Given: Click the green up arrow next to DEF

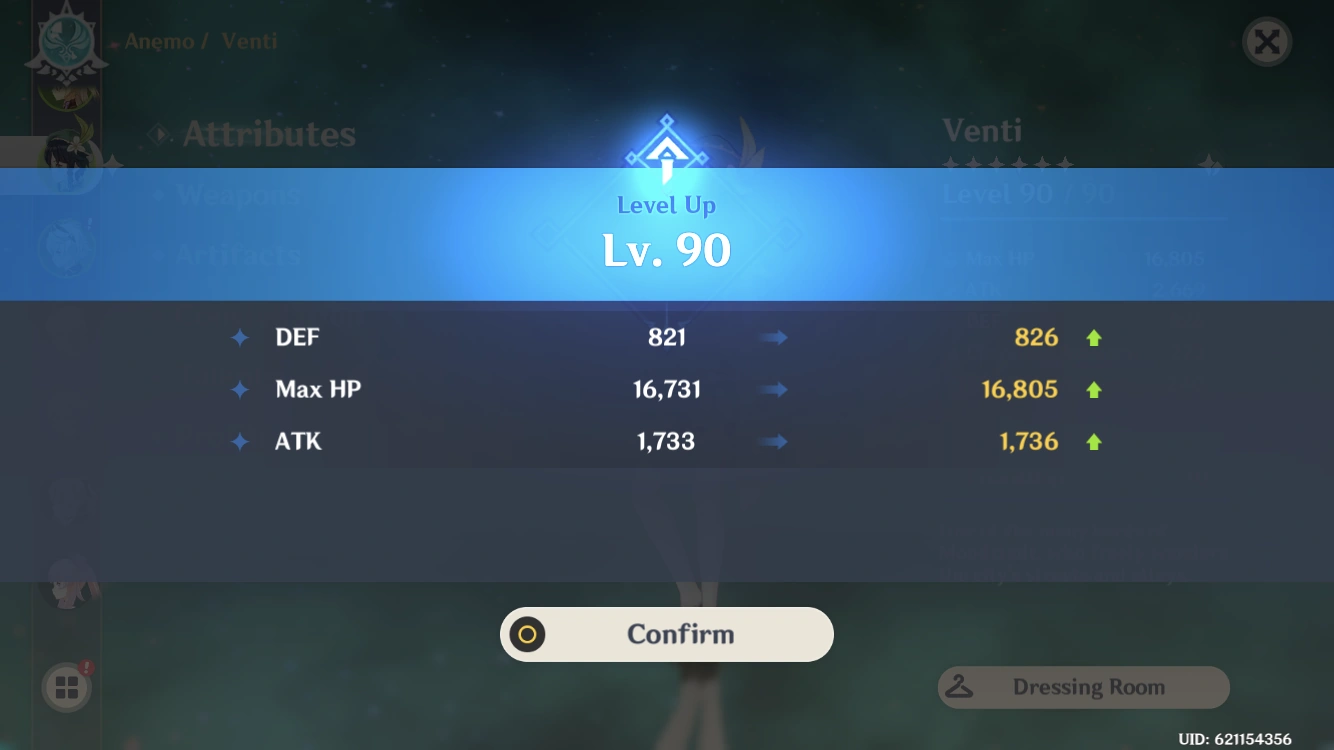Looking at the screenshot, I should tap(1094, 337).
